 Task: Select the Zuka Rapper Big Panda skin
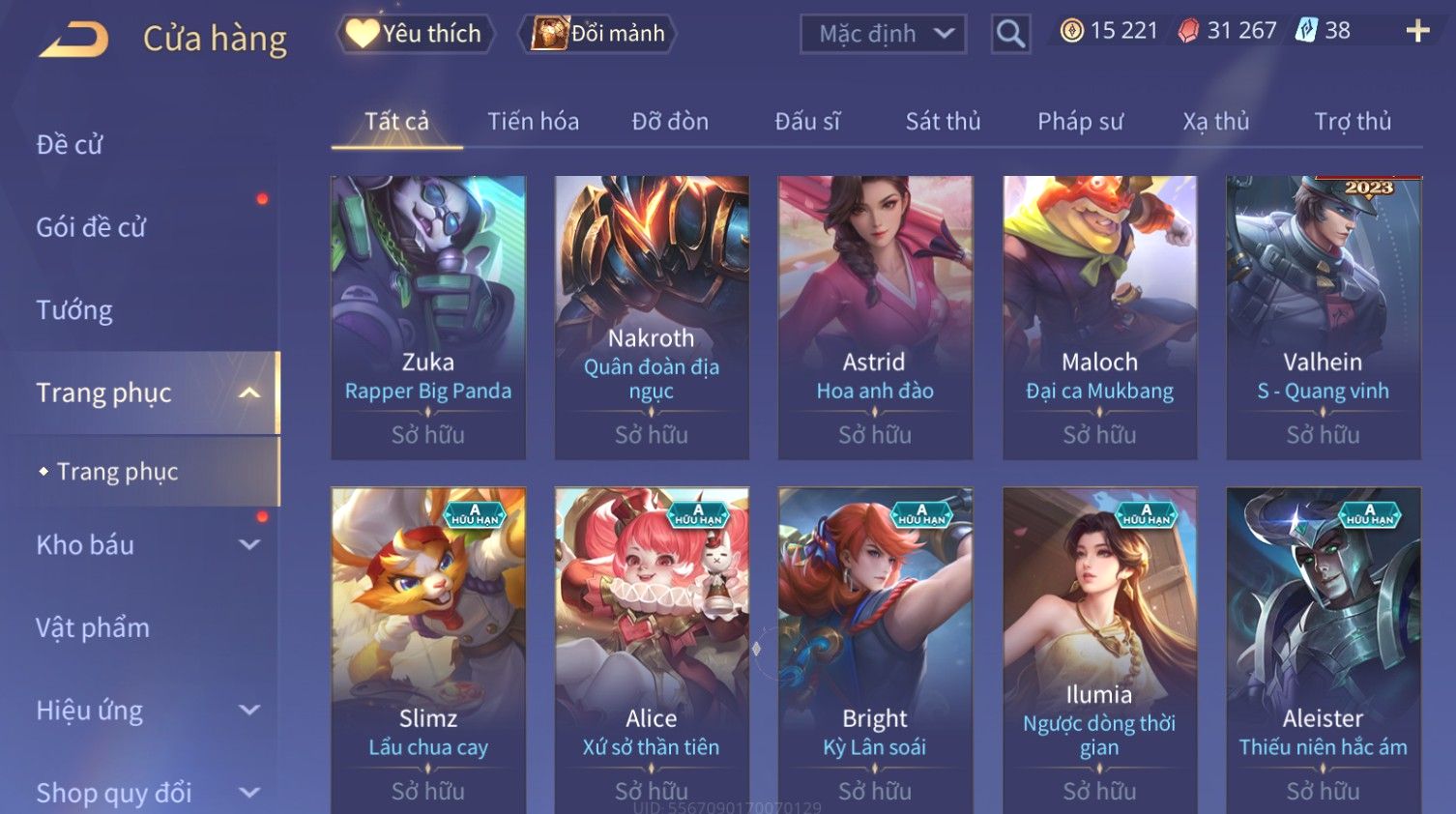pos(428,317)
